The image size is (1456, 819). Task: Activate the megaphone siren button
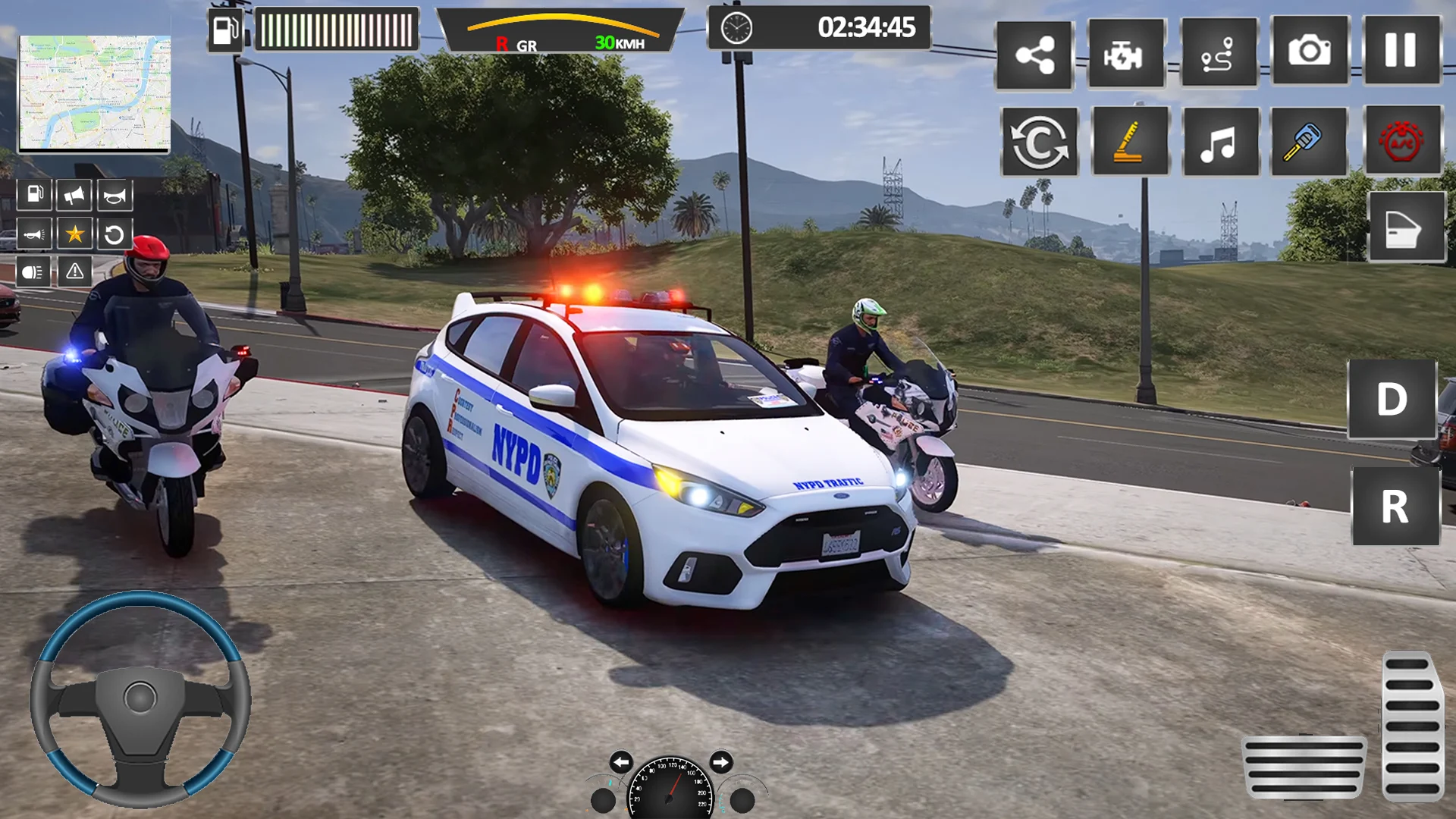(74, 196)
